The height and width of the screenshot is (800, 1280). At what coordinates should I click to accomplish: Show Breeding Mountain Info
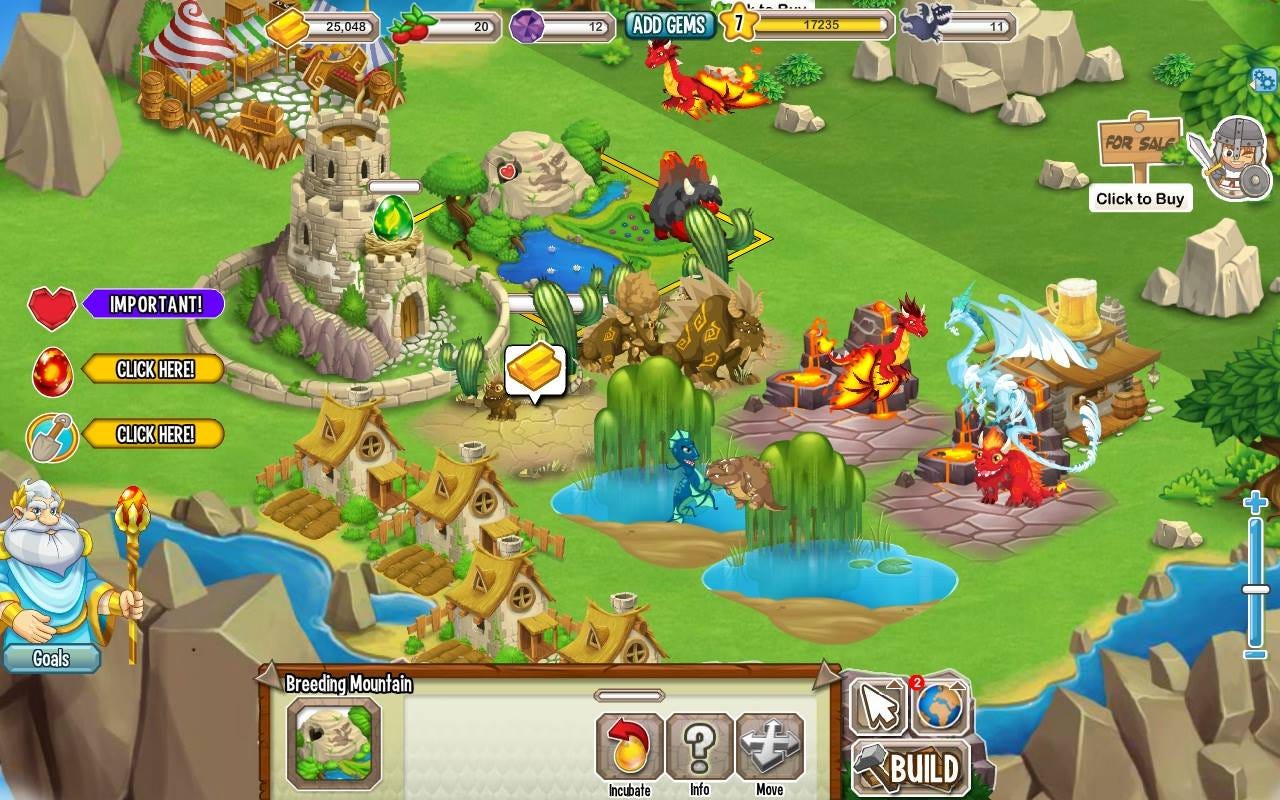(x=699, y=748)
